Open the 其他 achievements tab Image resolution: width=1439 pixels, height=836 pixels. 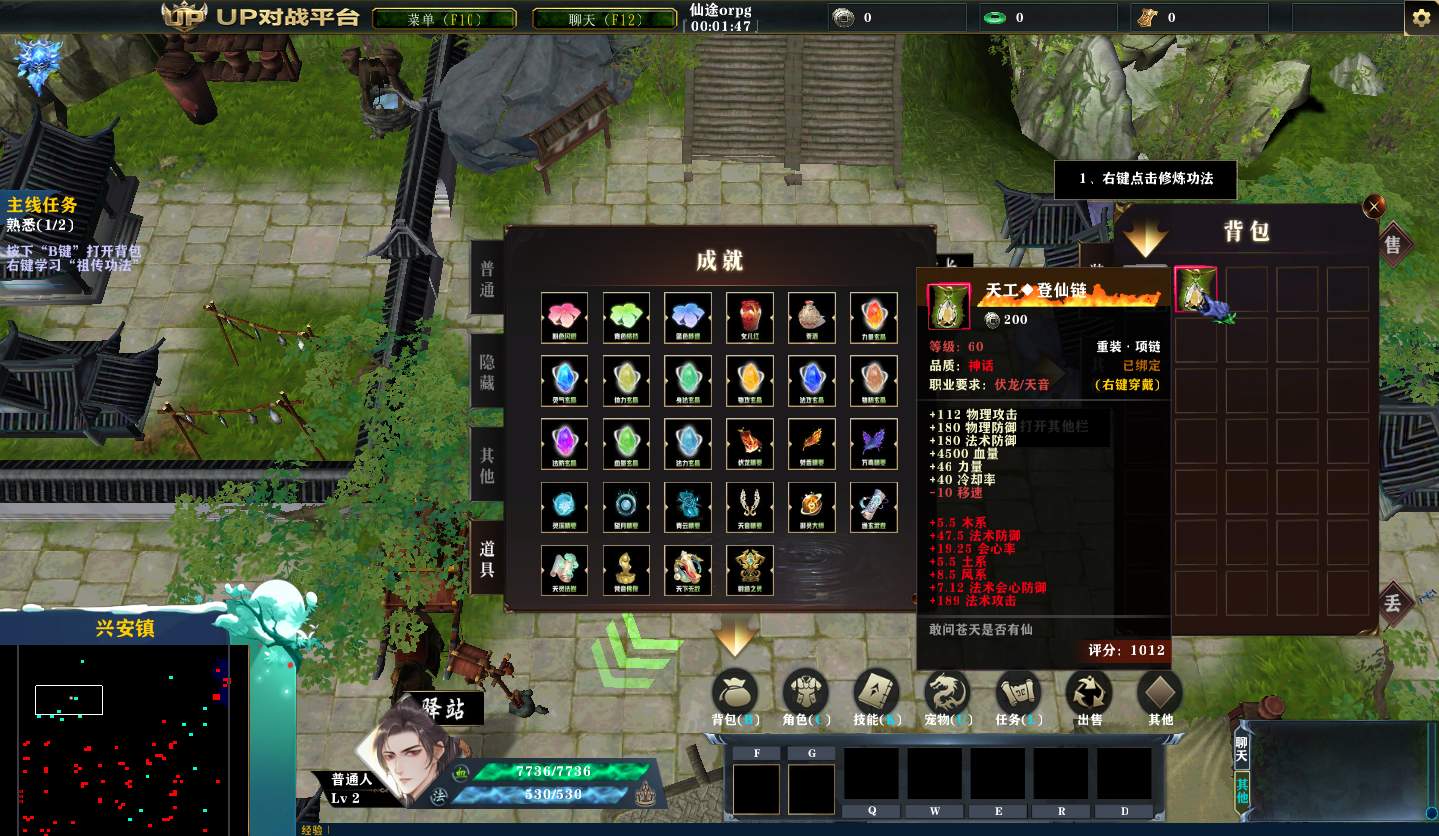[487, 465]
